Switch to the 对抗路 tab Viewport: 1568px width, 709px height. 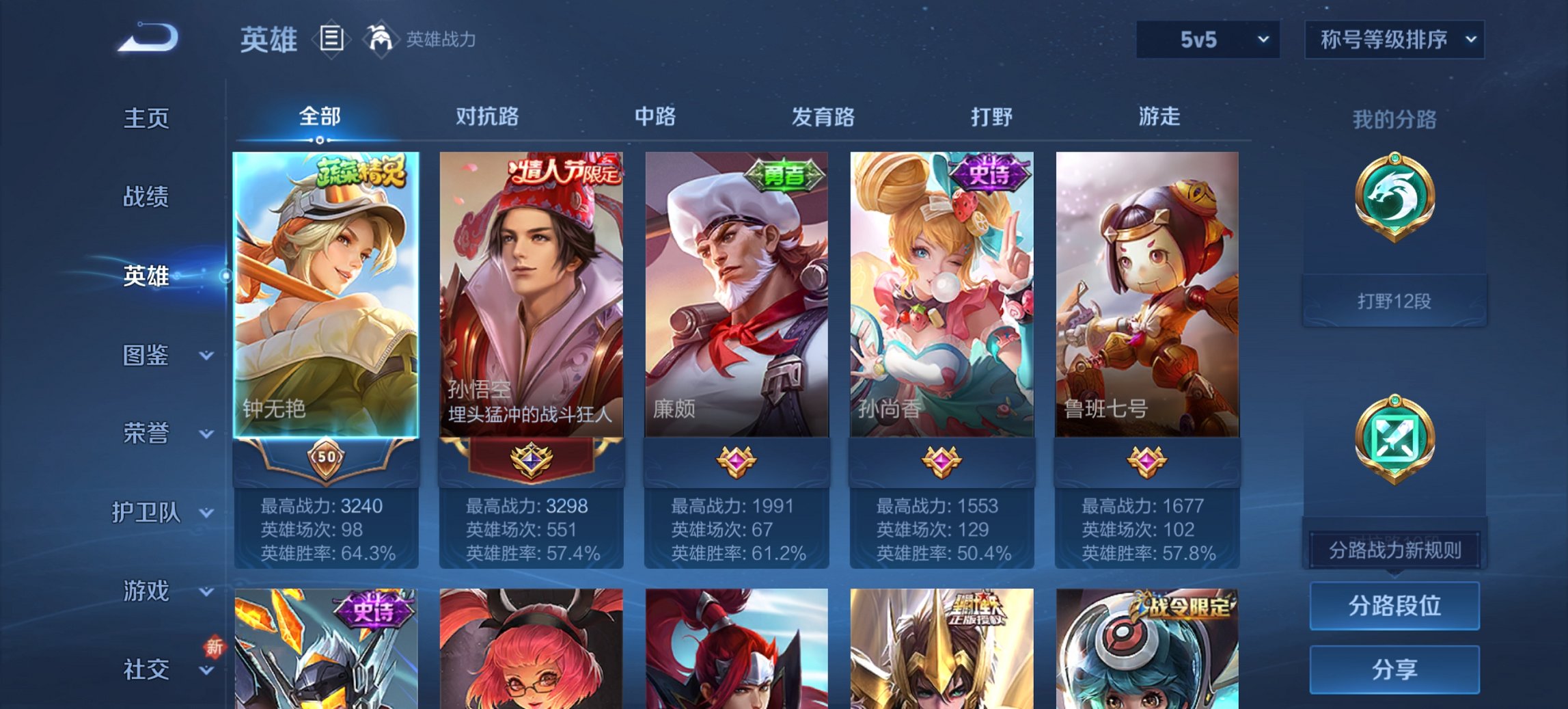(x=486, y=117)
